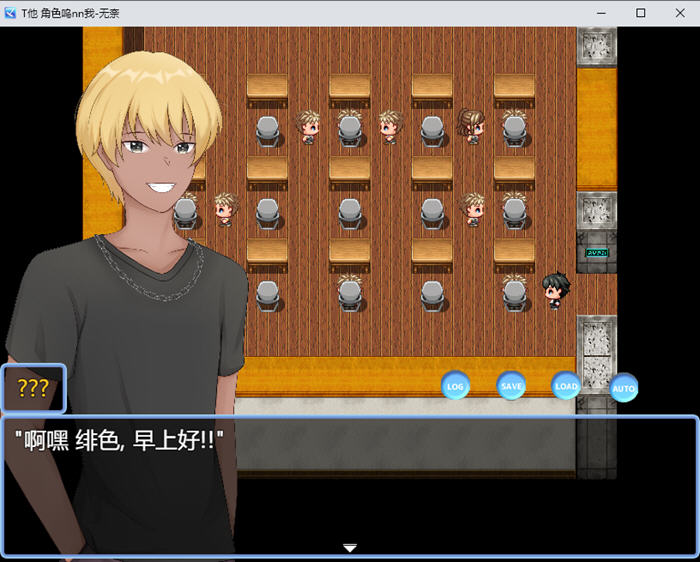Toggle AUTO dialogue mode
The width and height of the screenshot is (700, 562).
click(624, 387)
